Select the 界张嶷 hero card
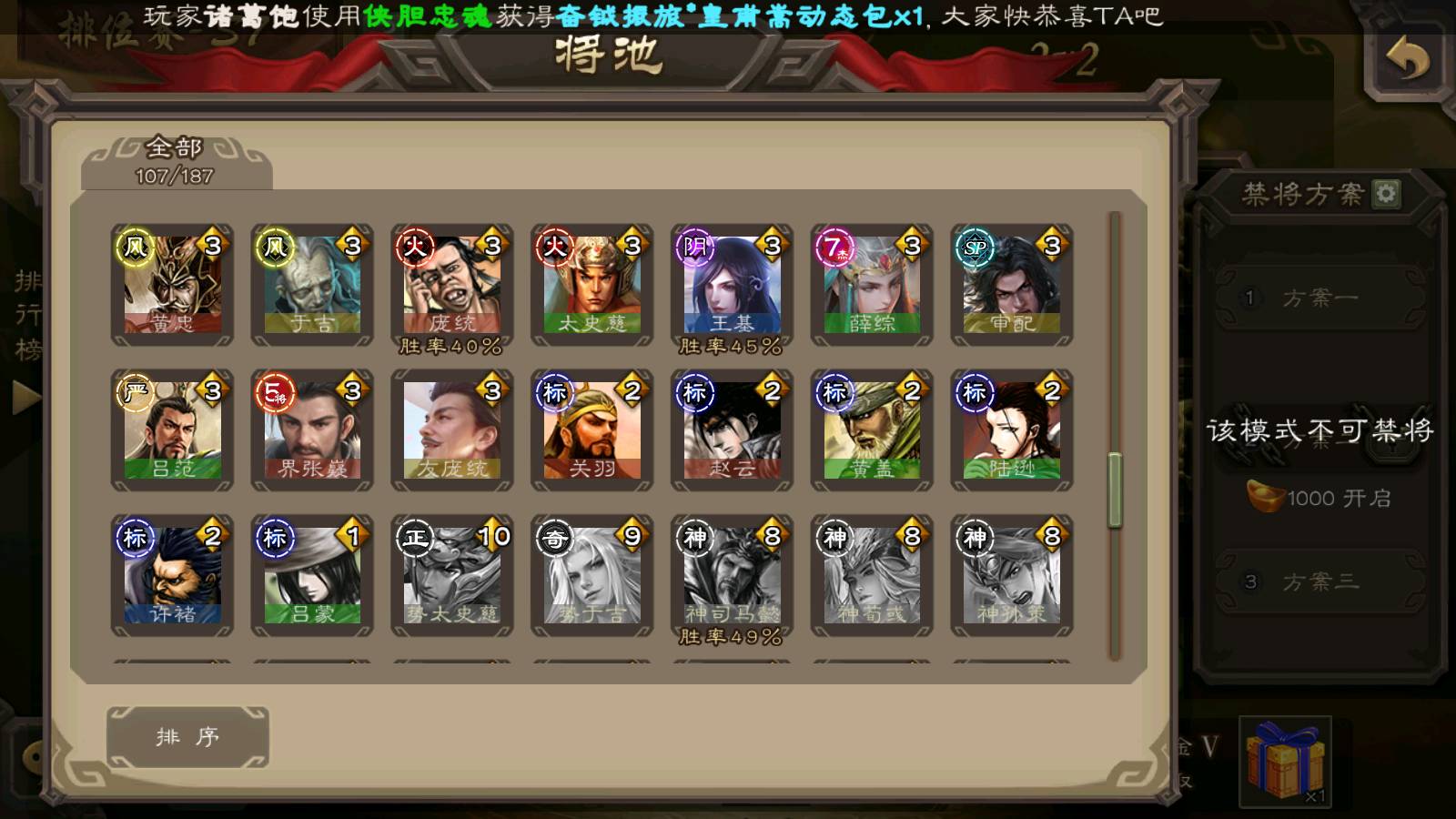This screenshot has width=1456, height=819. (312, 430)
